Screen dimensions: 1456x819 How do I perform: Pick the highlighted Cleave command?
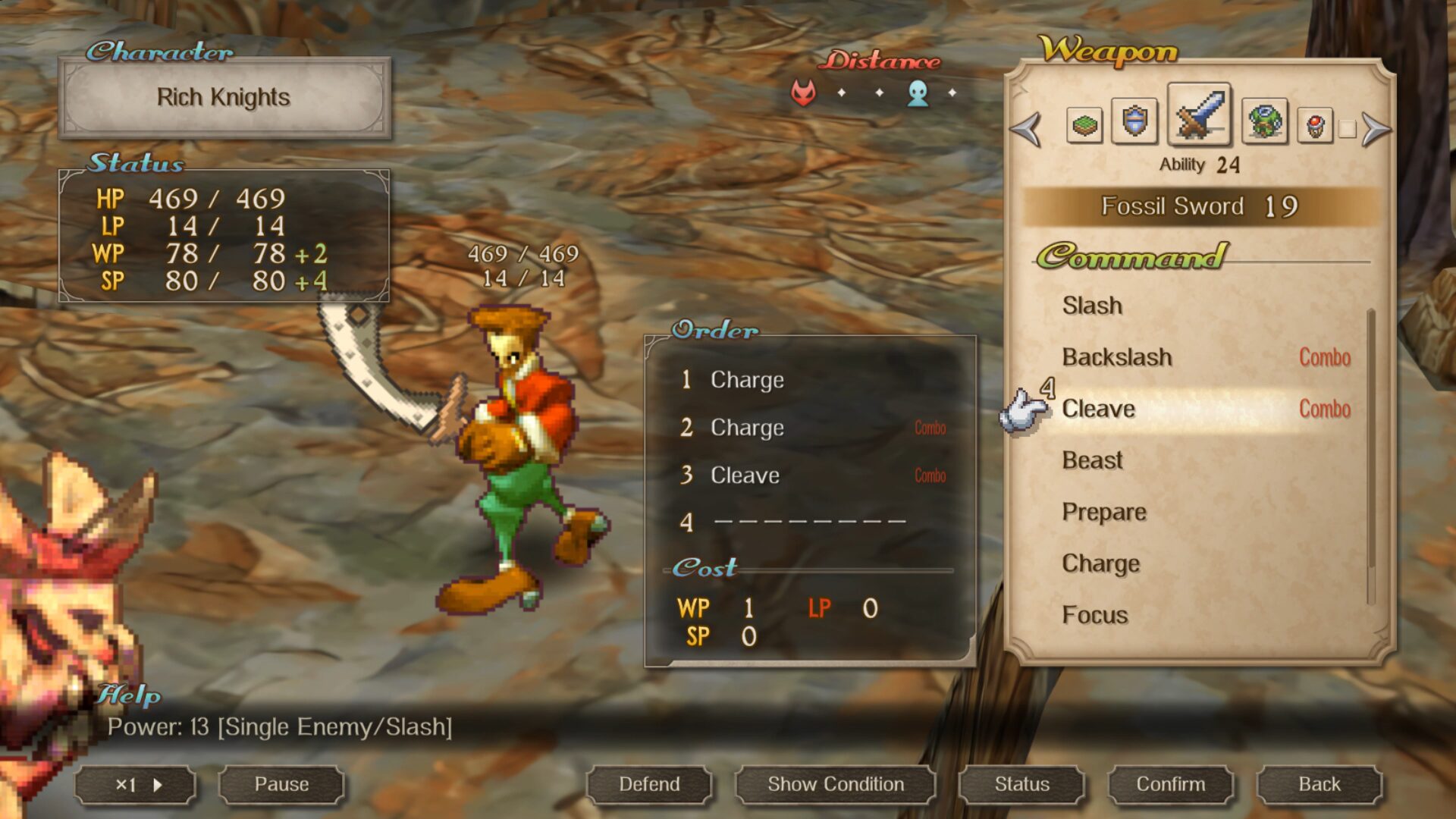(1099, 409)
